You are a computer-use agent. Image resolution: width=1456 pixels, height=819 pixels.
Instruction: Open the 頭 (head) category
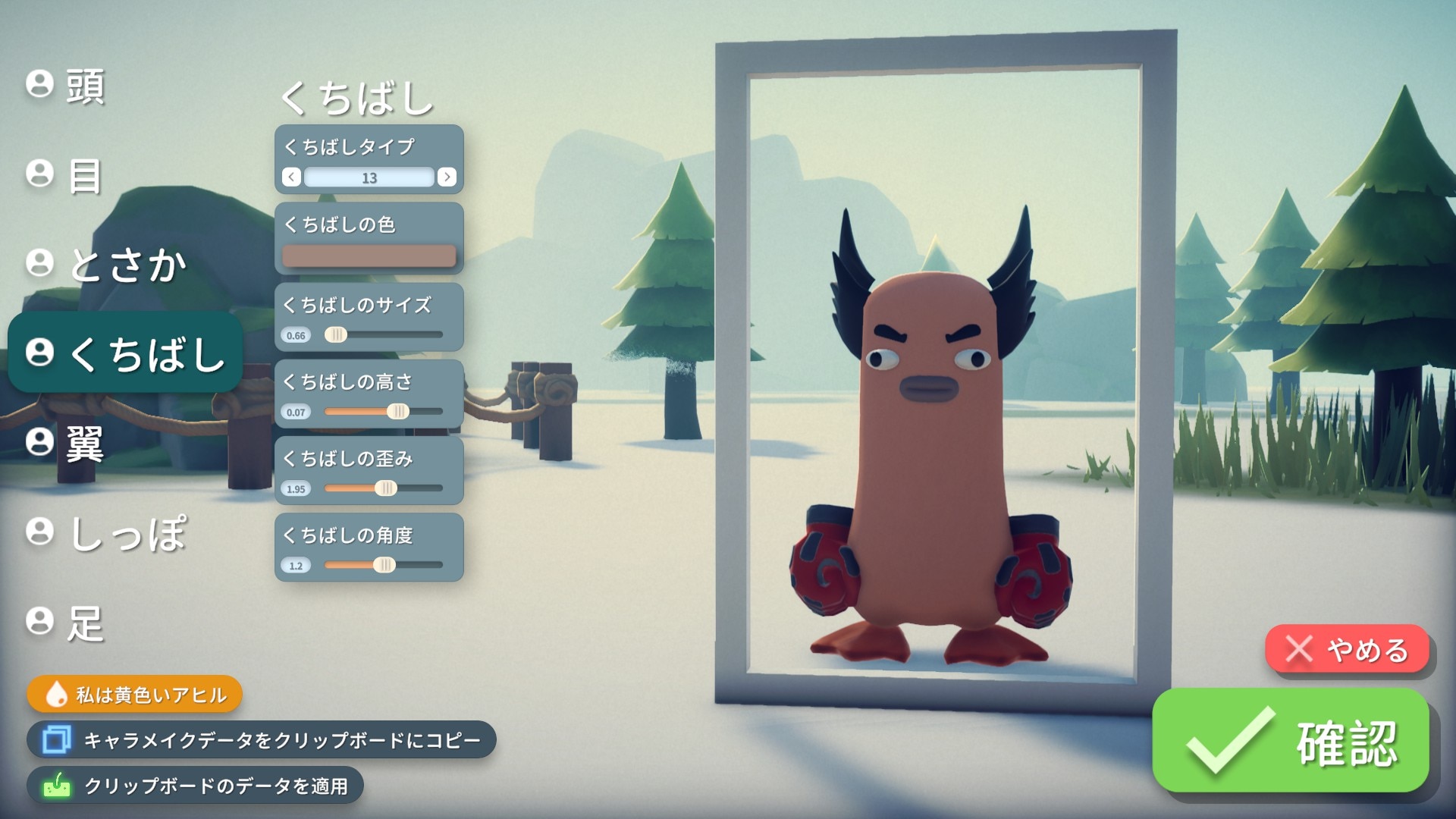[x=67, y=86]
